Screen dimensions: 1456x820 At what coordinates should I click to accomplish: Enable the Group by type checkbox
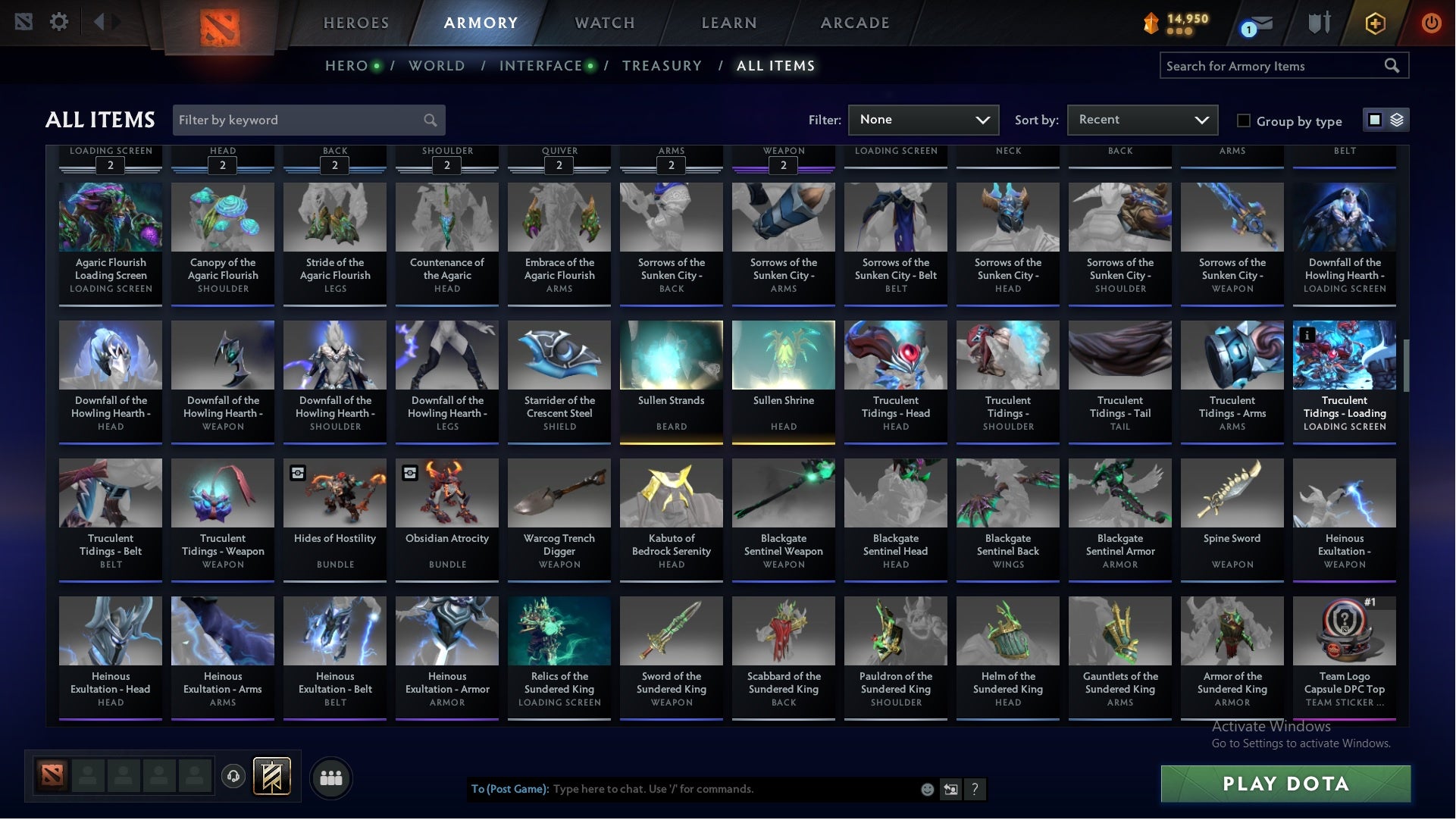coord(1244,120)
